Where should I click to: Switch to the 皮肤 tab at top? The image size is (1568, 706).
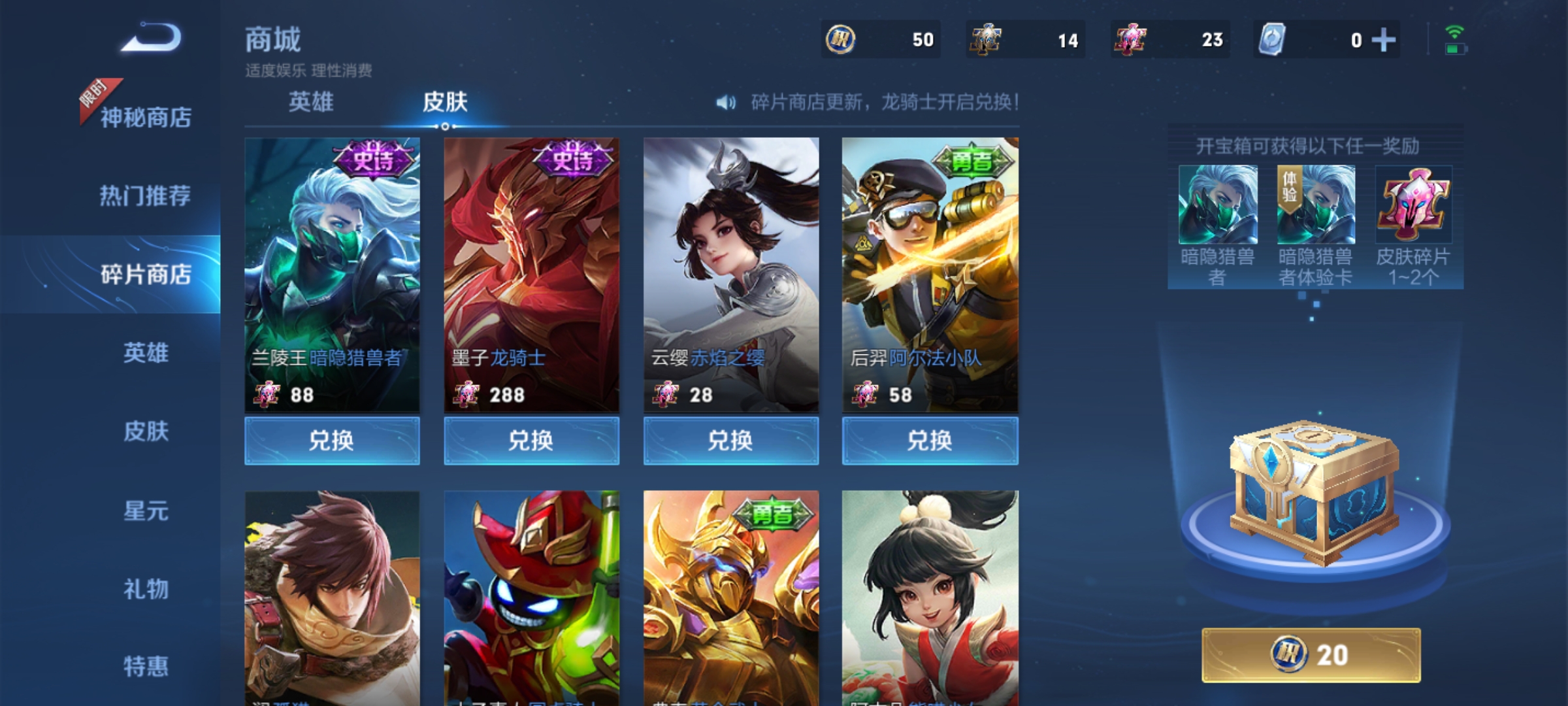click(x=445, y=102)
